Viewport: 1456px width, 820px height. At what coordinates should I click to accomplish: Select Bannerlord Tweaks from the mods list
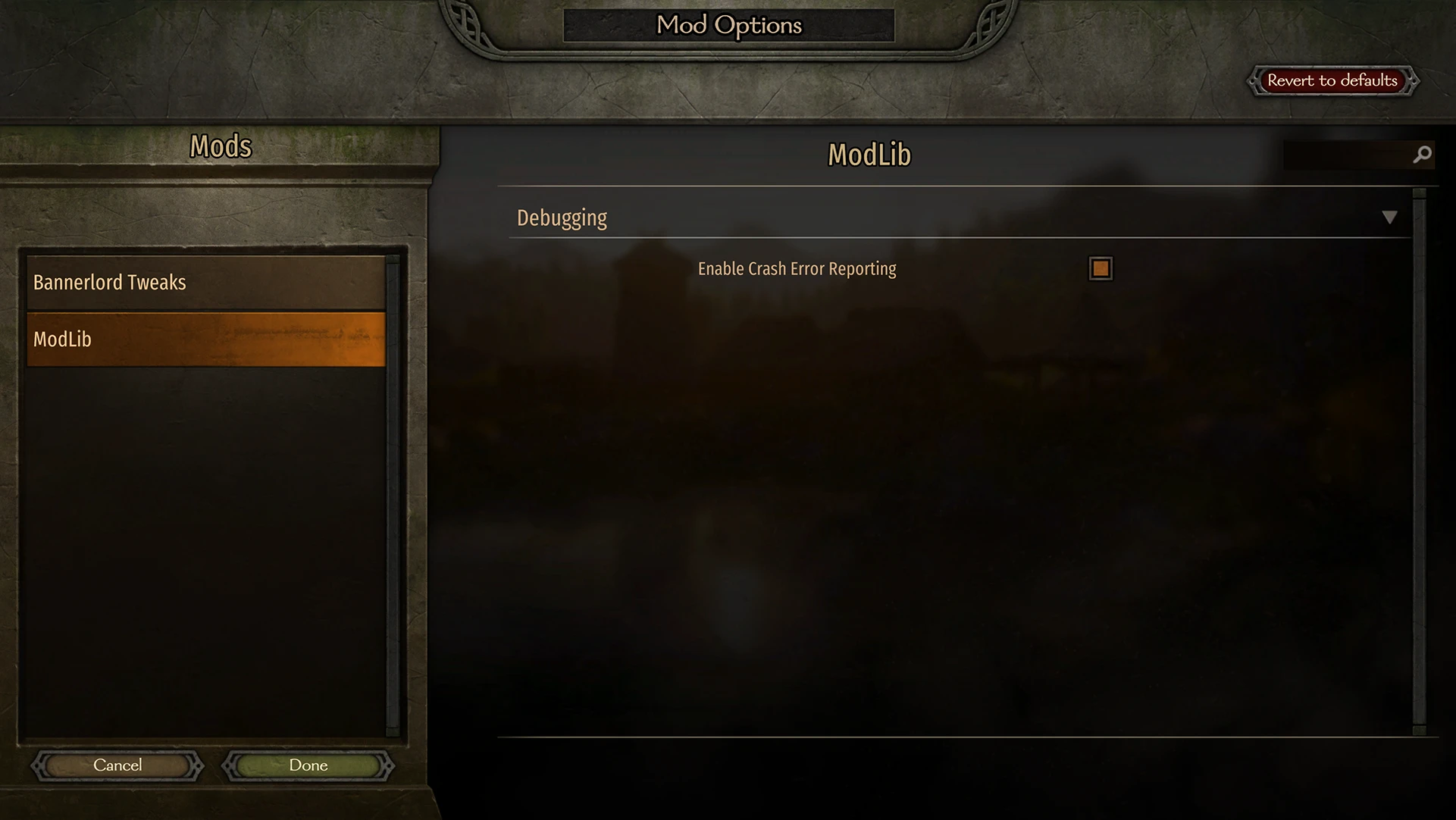click(205, 282)
